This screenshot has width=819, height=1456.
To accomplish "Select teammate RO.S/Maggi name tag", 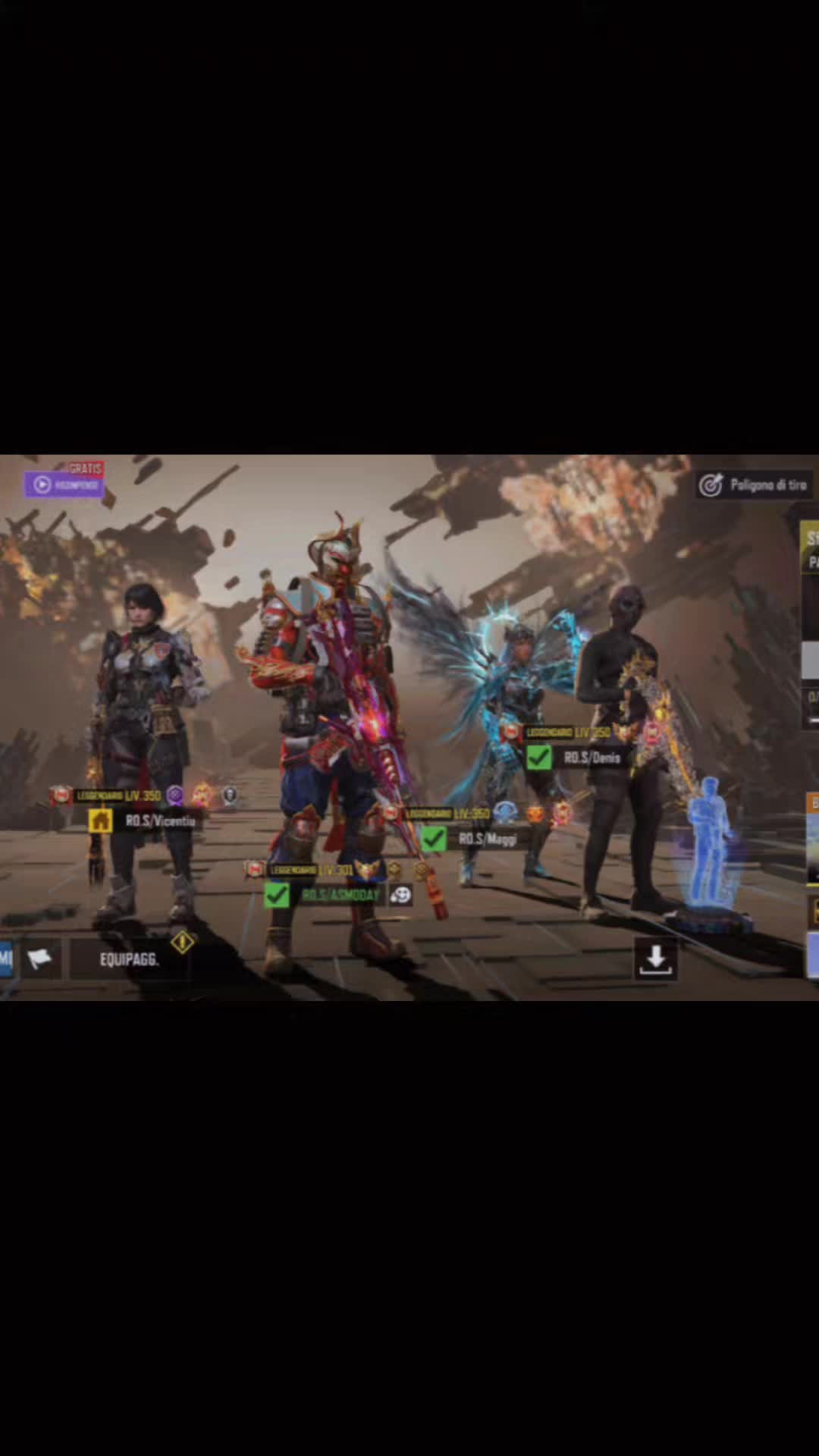I will point(488,839).
